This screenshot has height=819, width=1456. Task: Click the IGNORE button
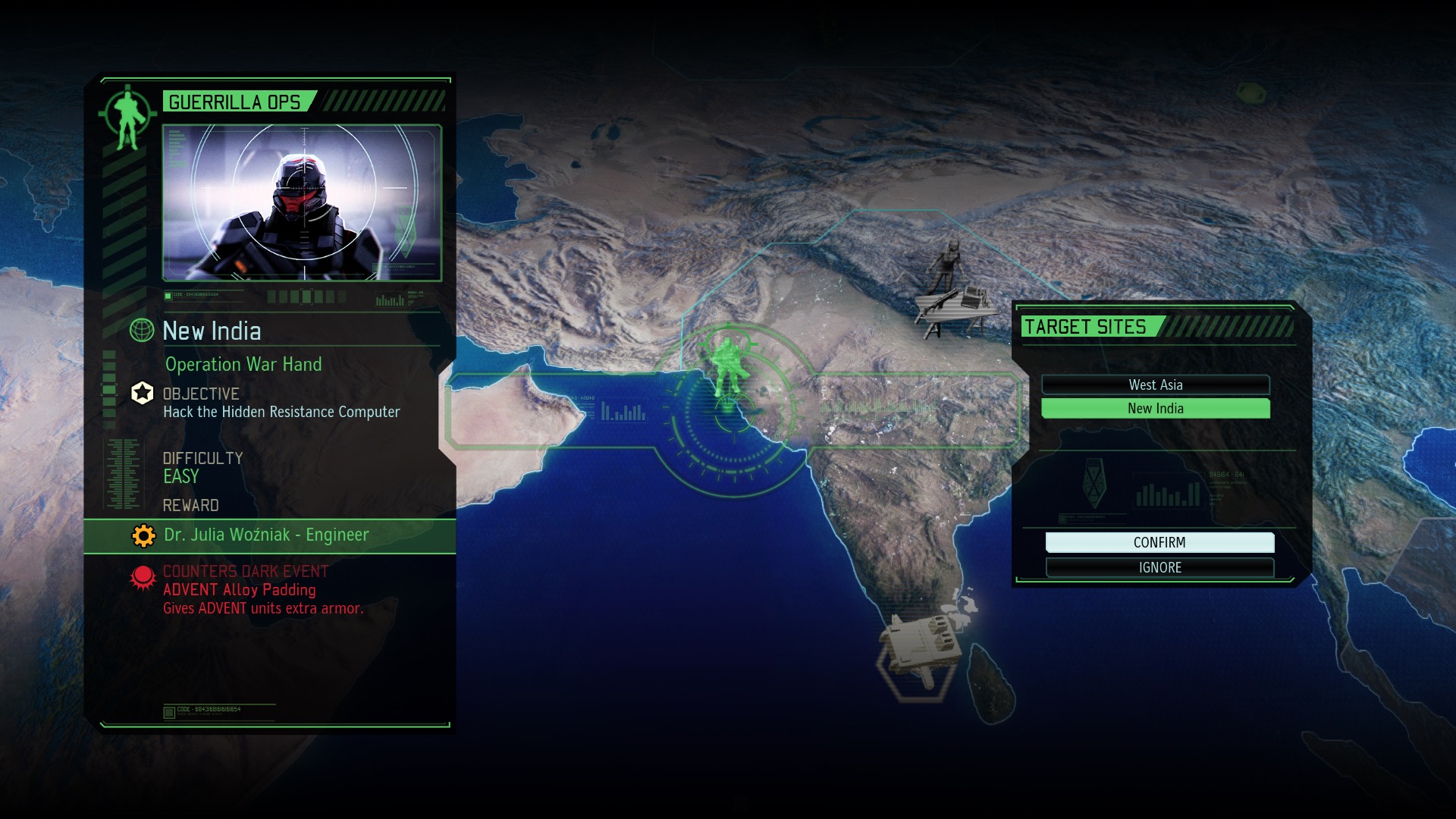[x=1159, y=567]
